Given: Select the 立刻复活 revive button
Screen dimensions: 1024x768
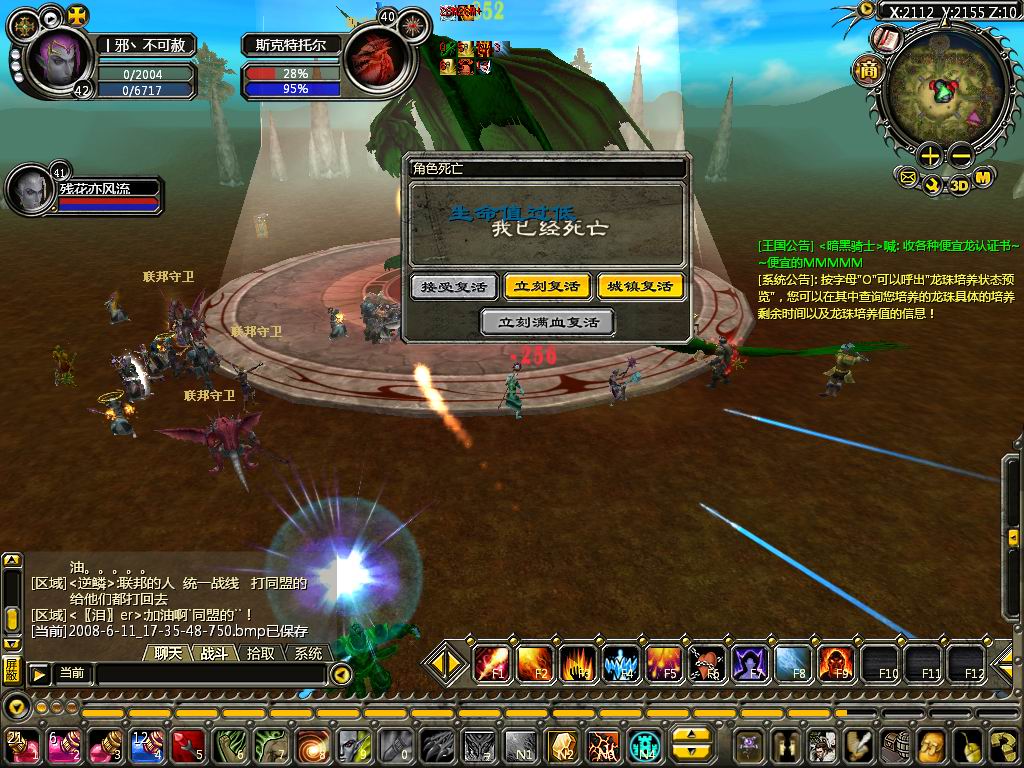Looking at the screenshot, I should (x=545, y=287).
